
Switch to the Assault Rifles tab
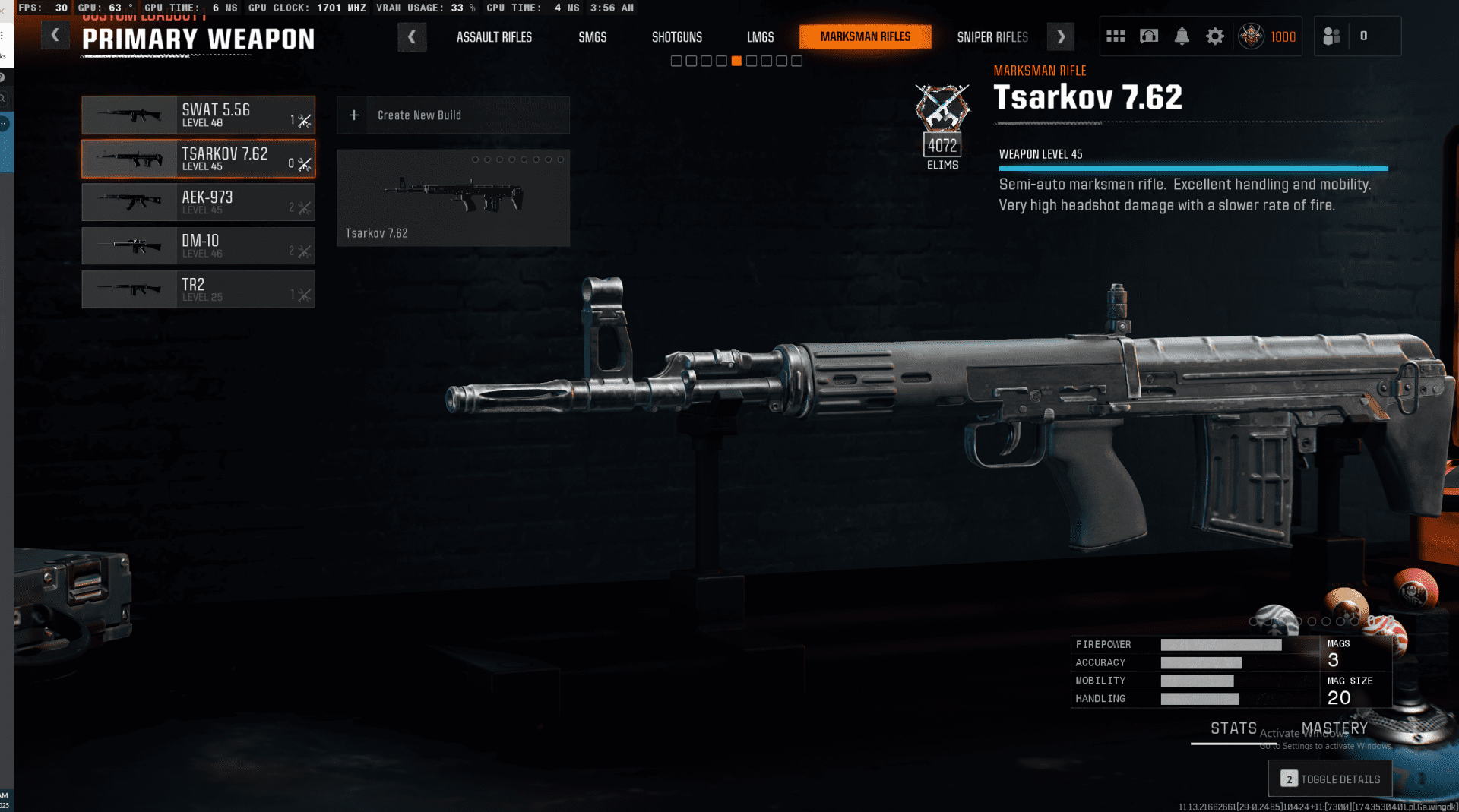(494, 37)
